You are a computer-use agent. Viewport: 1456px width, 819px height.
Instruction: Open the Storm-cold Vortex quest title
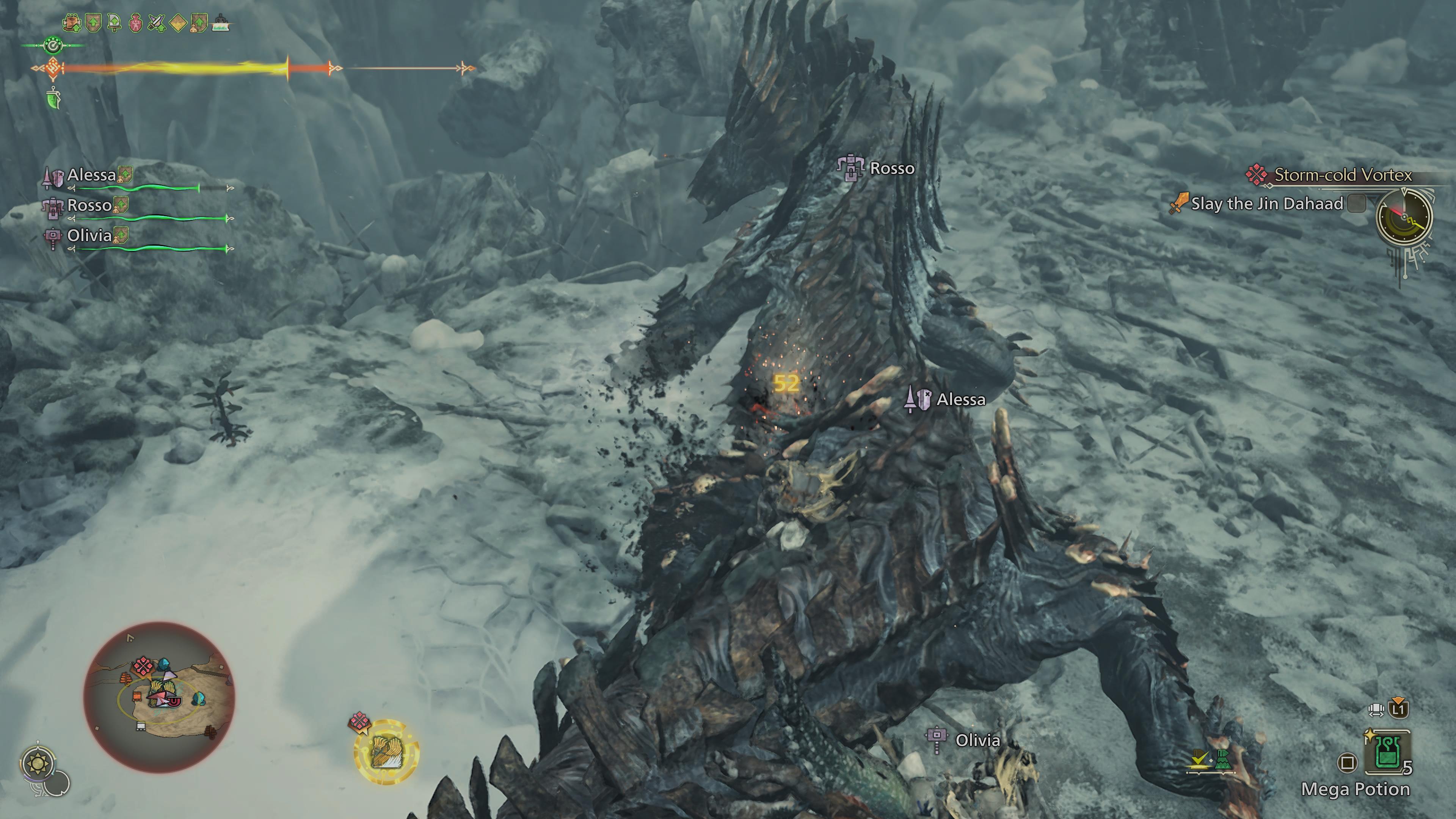point(1342,175)
